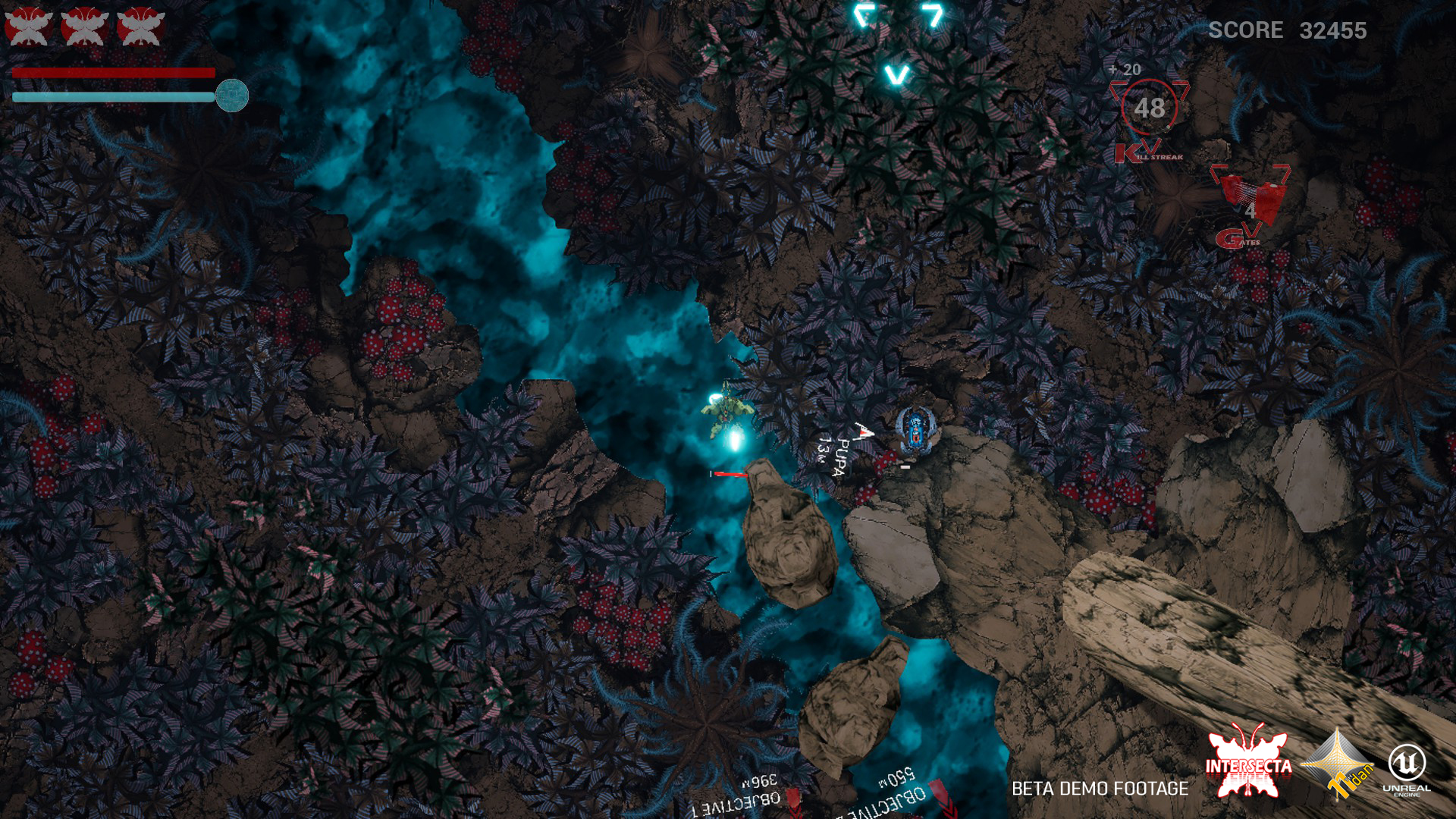Click the Kill Streak counter badge
This screenshot has width=1456, height=819.
[x=1149, y=108]
